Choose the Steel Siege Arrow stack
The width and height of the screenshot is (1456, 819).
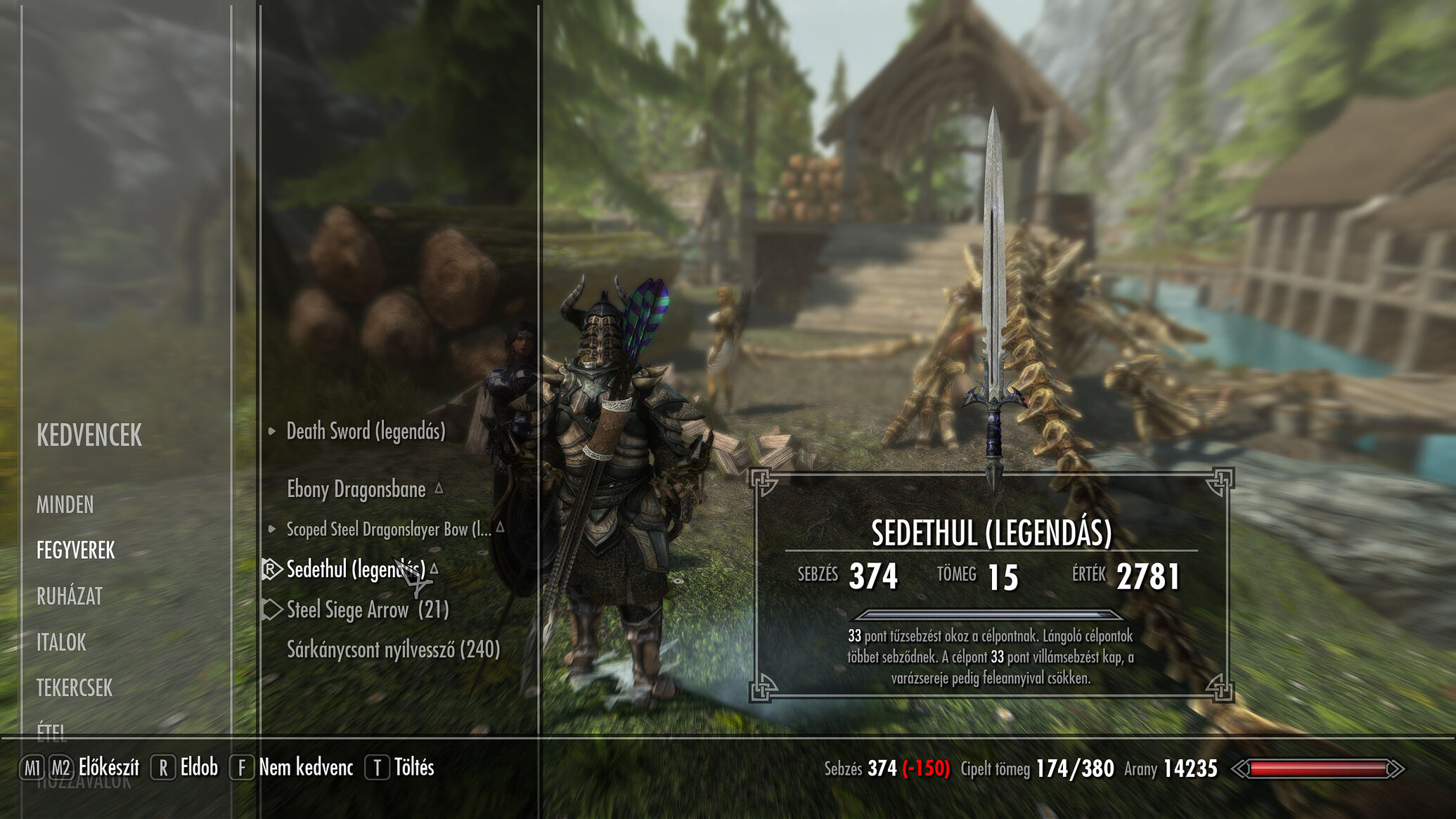(367, 610)
